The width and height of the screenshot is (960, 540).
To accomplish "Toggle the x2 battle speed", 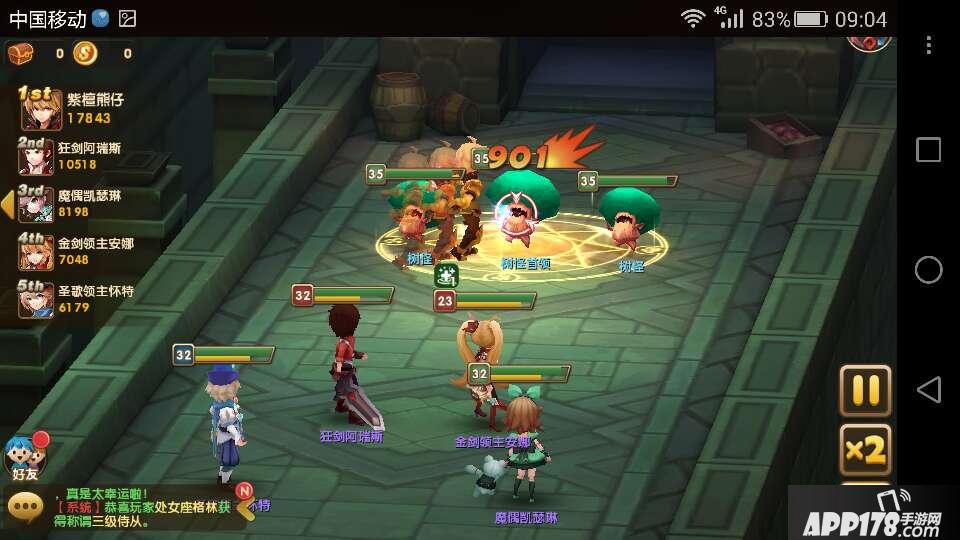I will pos(864,450).
